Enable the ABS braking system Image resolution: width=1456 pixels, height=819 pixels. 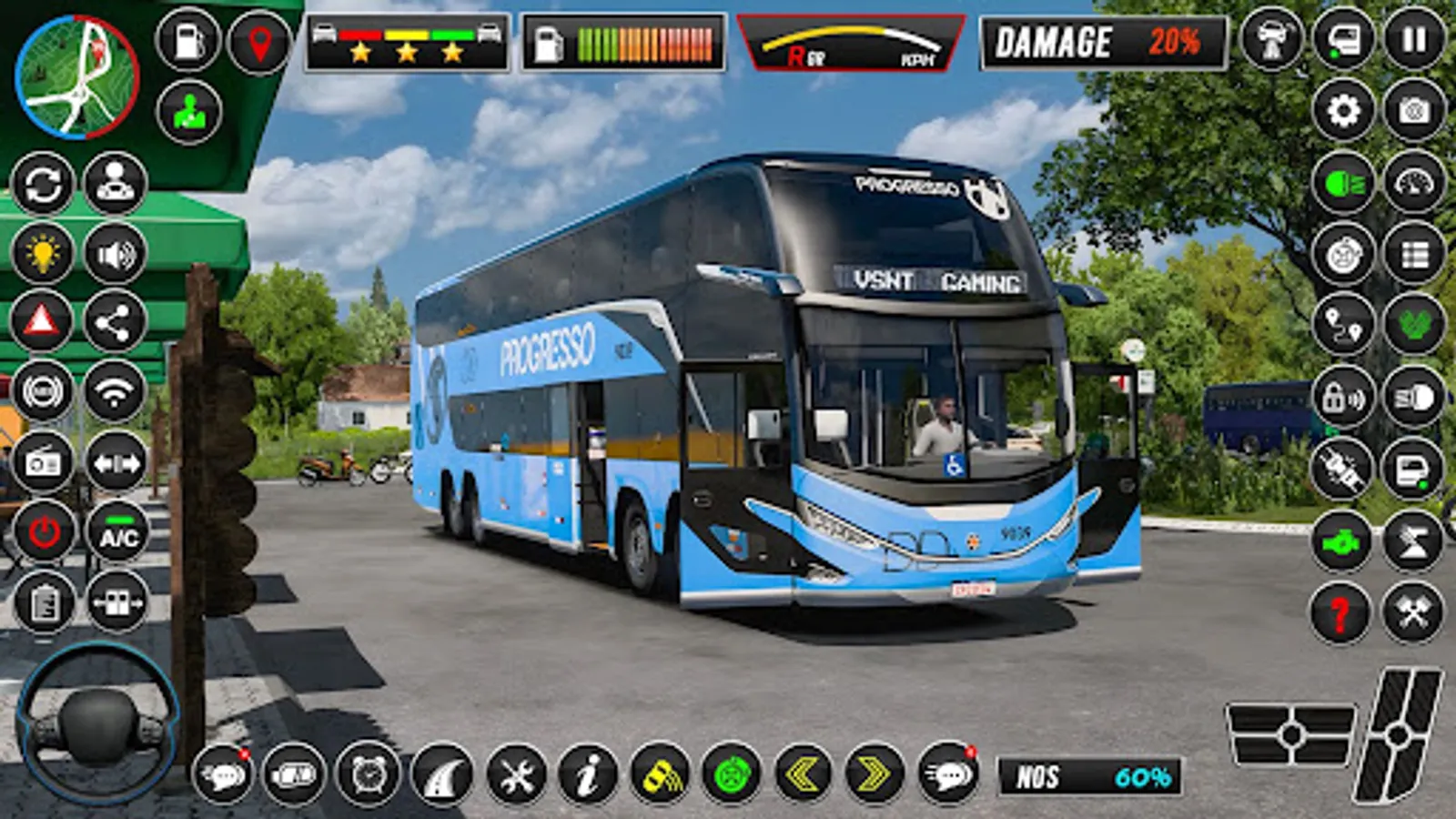click(x=42, y=391)
